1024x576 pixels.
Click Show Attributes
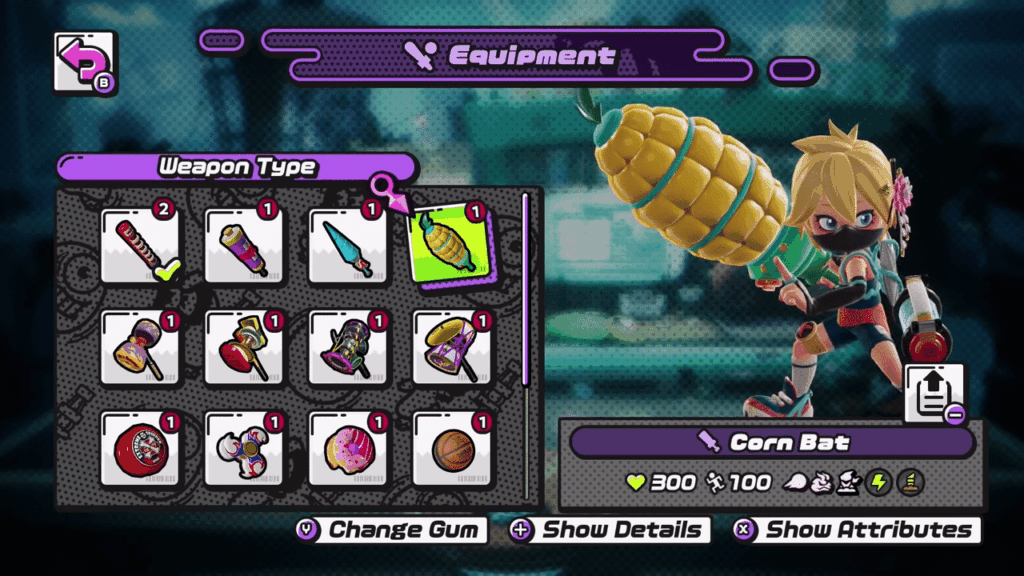[857, 530]
